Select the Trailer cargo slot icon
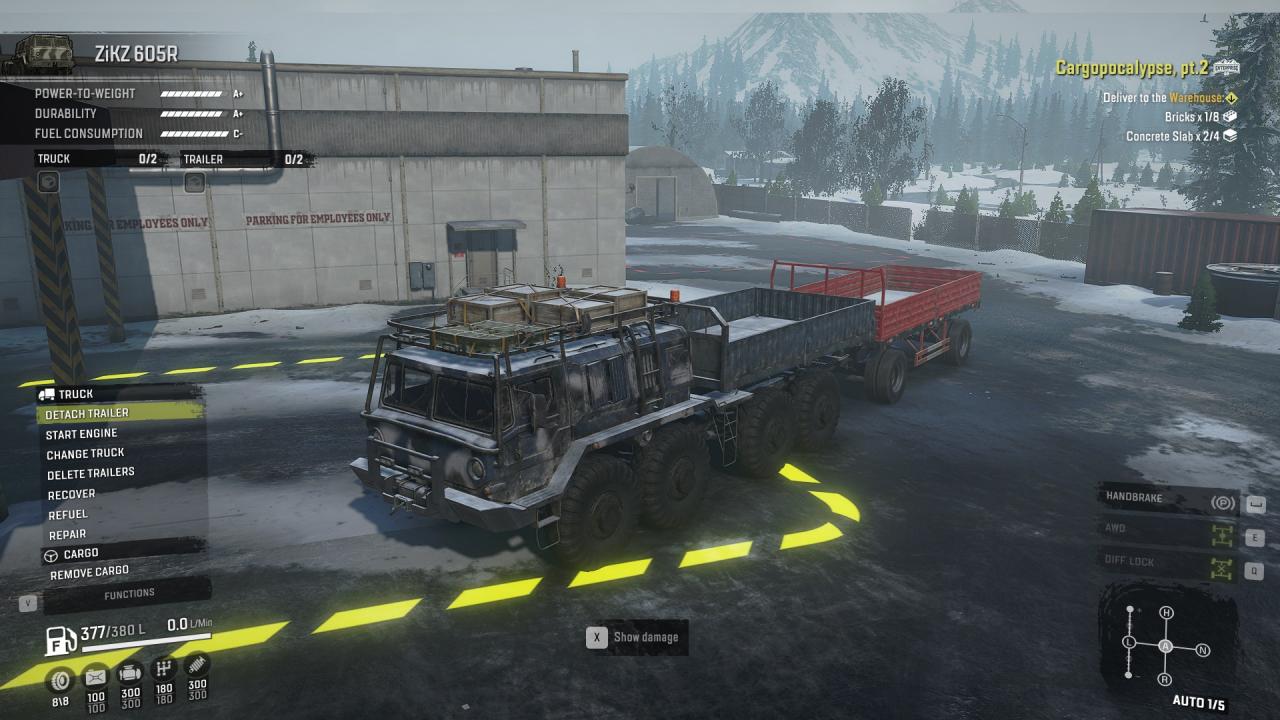1280x720 pixels. pyautogui.click(x=194, y=182)
